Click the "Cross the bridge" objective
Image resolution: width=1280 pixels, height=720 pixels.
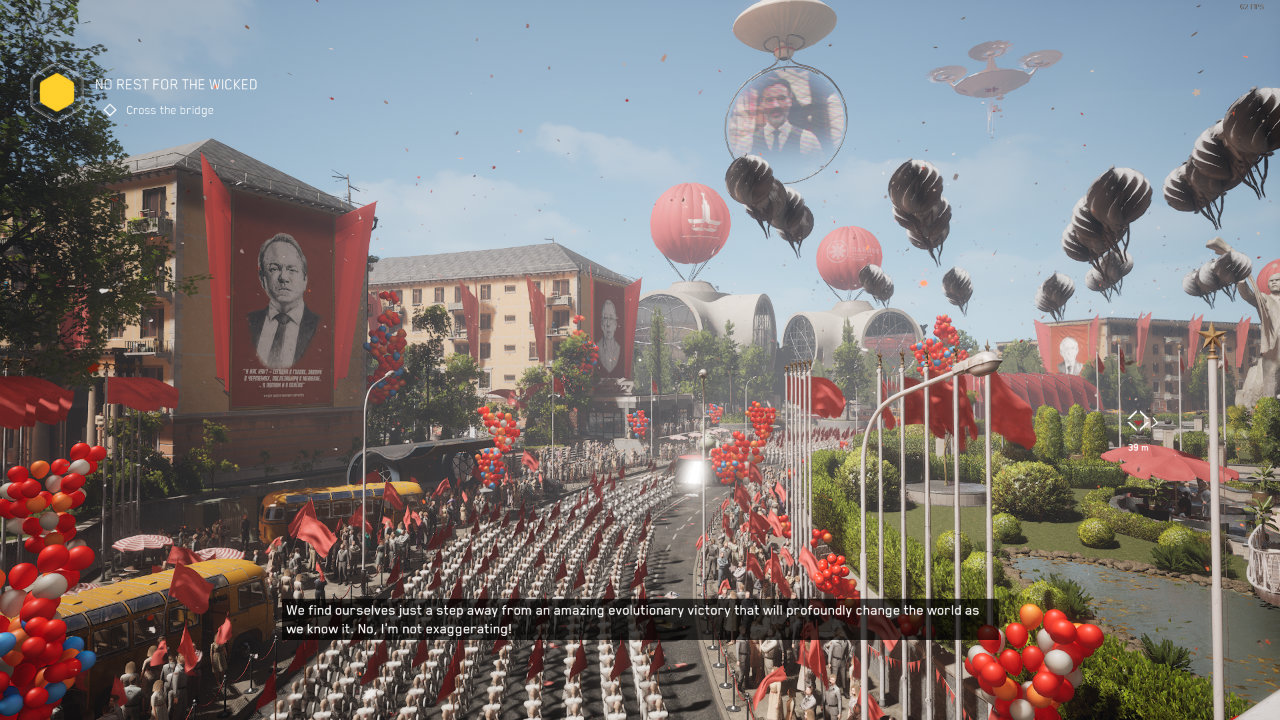[169, 111]
